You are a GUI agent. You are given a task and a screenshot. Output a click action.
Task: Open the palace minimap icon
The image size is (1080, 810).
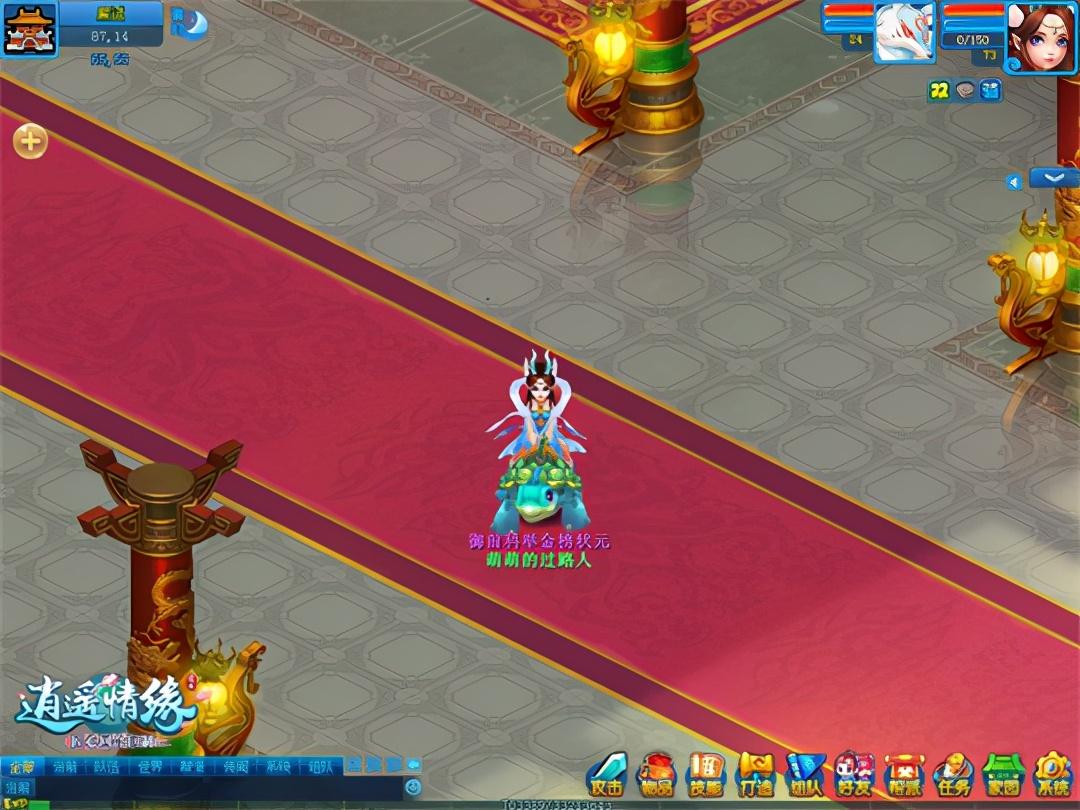click(x=28, y=28)
